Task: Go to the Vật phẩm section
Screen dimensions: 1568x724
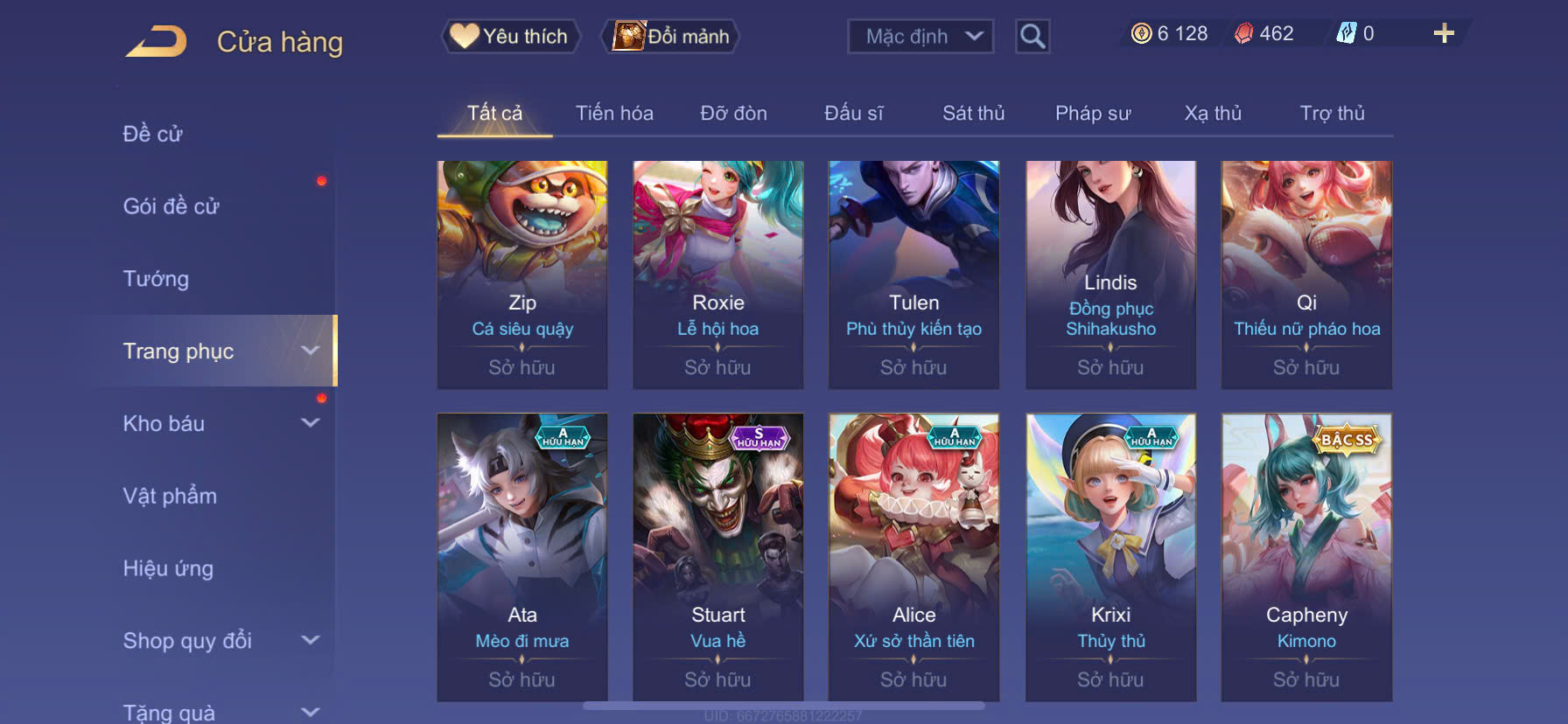Action: click(170, 497)
